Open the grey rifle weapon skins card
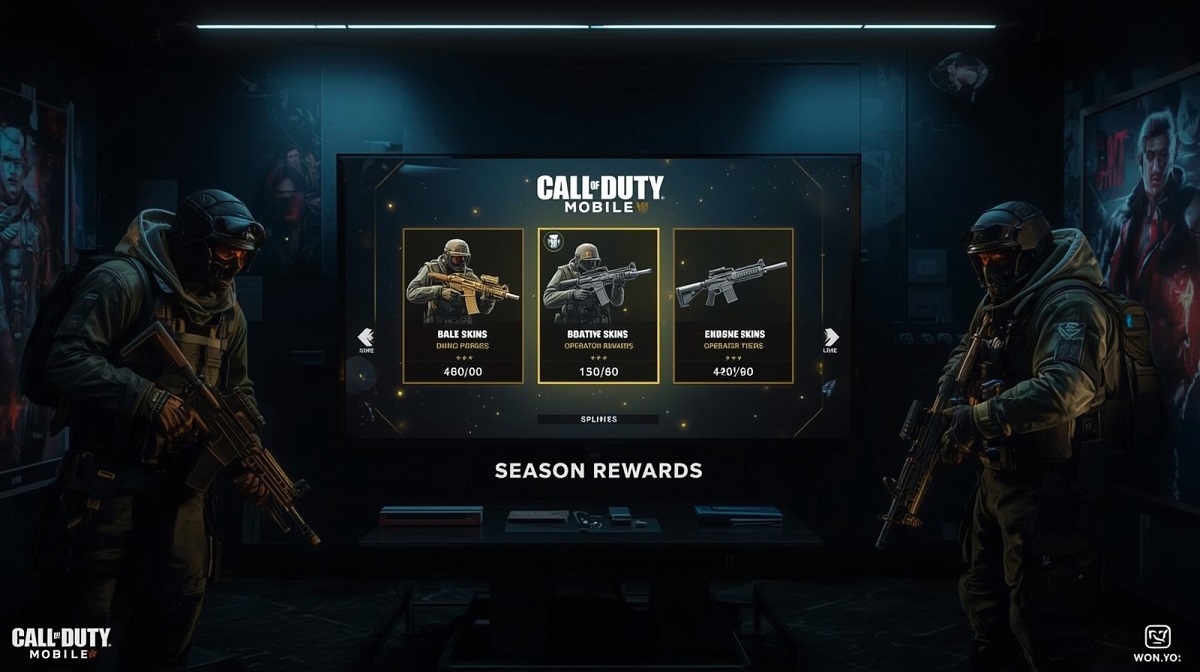This screenshot has height=672, width=1200. pyautogui.click(x=733, y=305)
